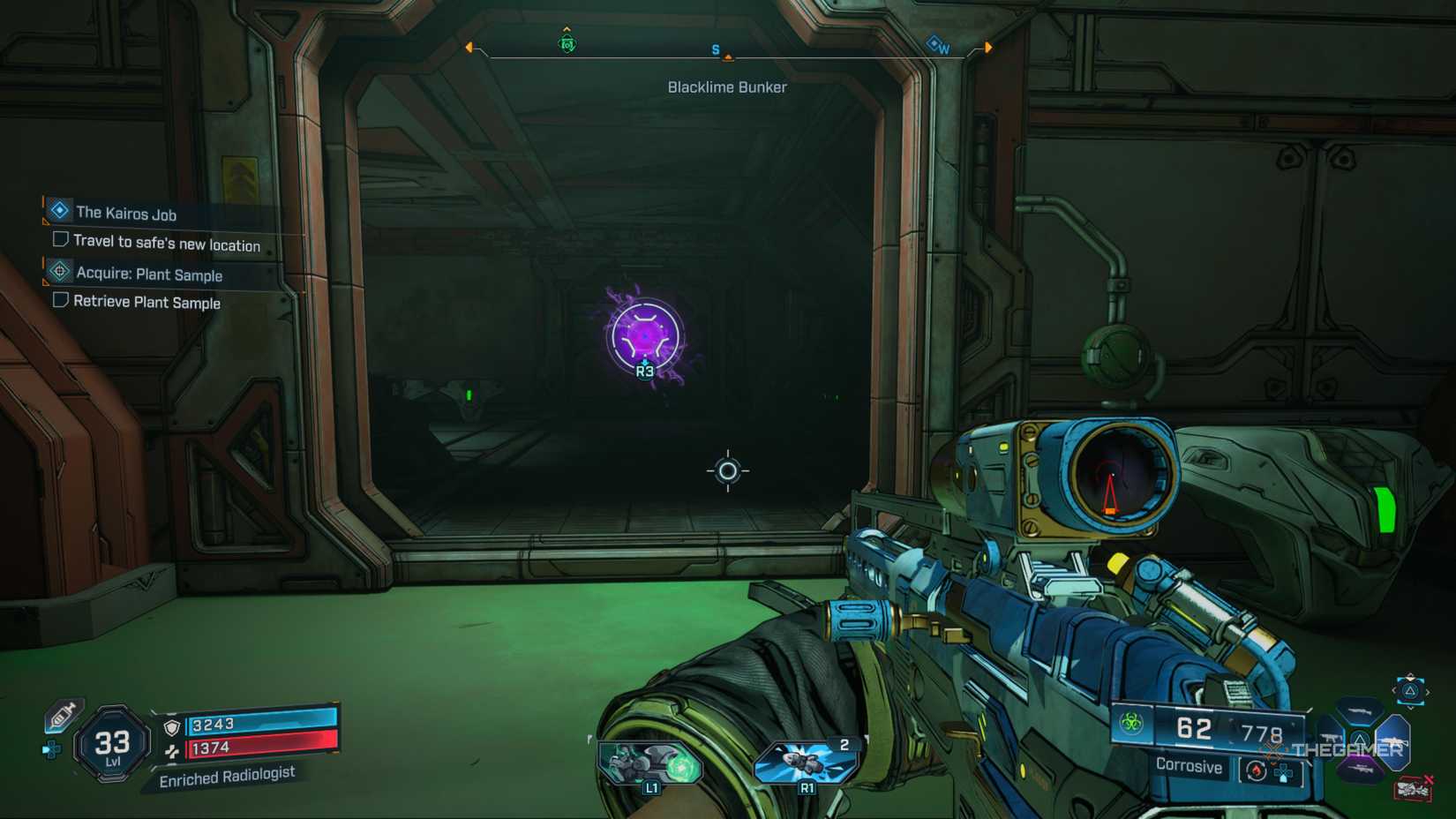Click the corrosive biohazard element icon
Screen dimensions: 1456x819
click(x=1131, y=724)
